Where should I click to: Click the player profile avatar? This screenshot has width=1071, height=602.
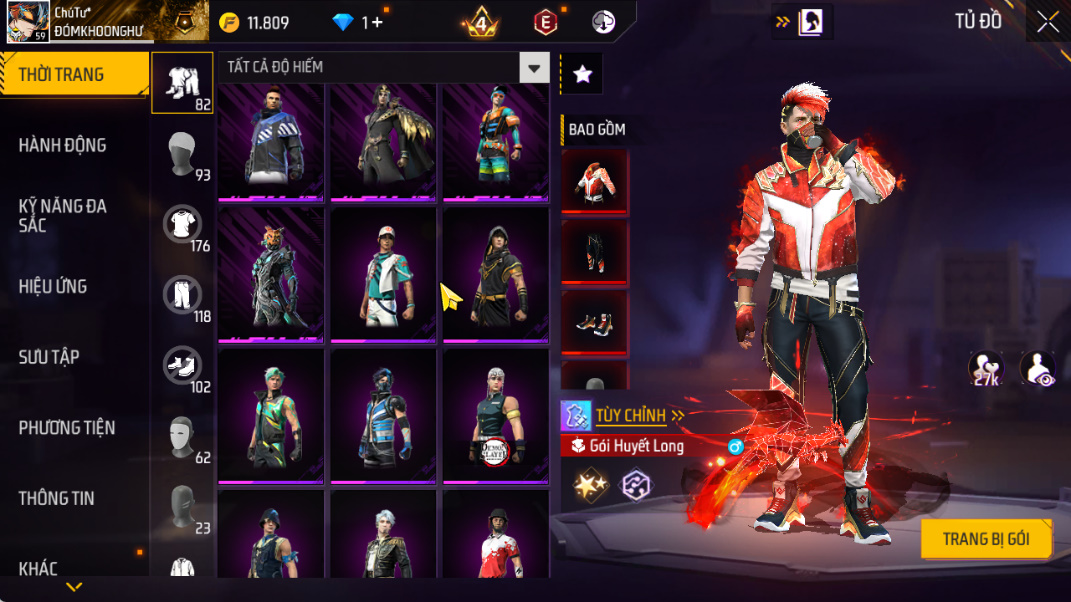point(28,22)
